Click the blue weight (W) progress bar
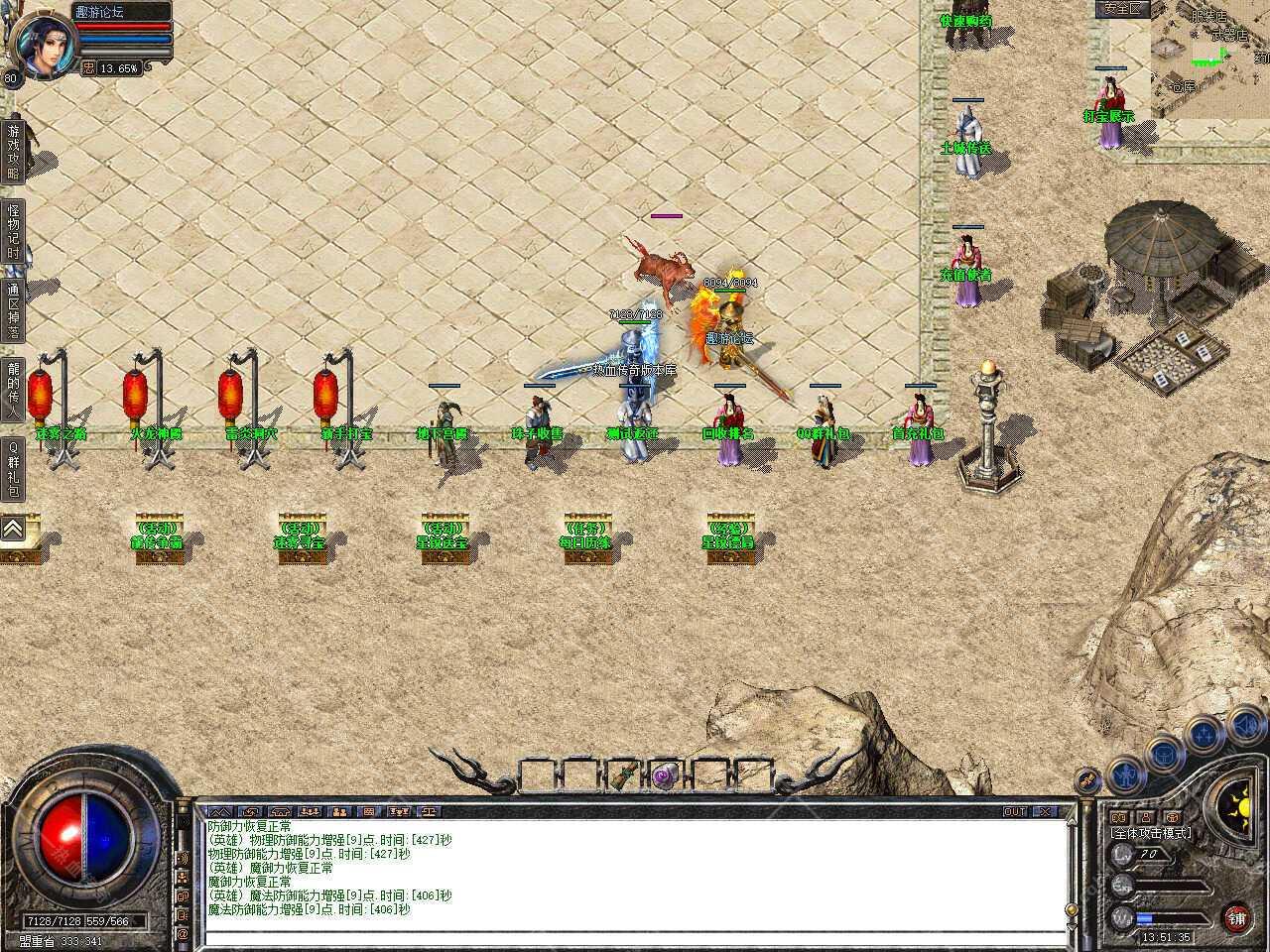 point(1149,917)
